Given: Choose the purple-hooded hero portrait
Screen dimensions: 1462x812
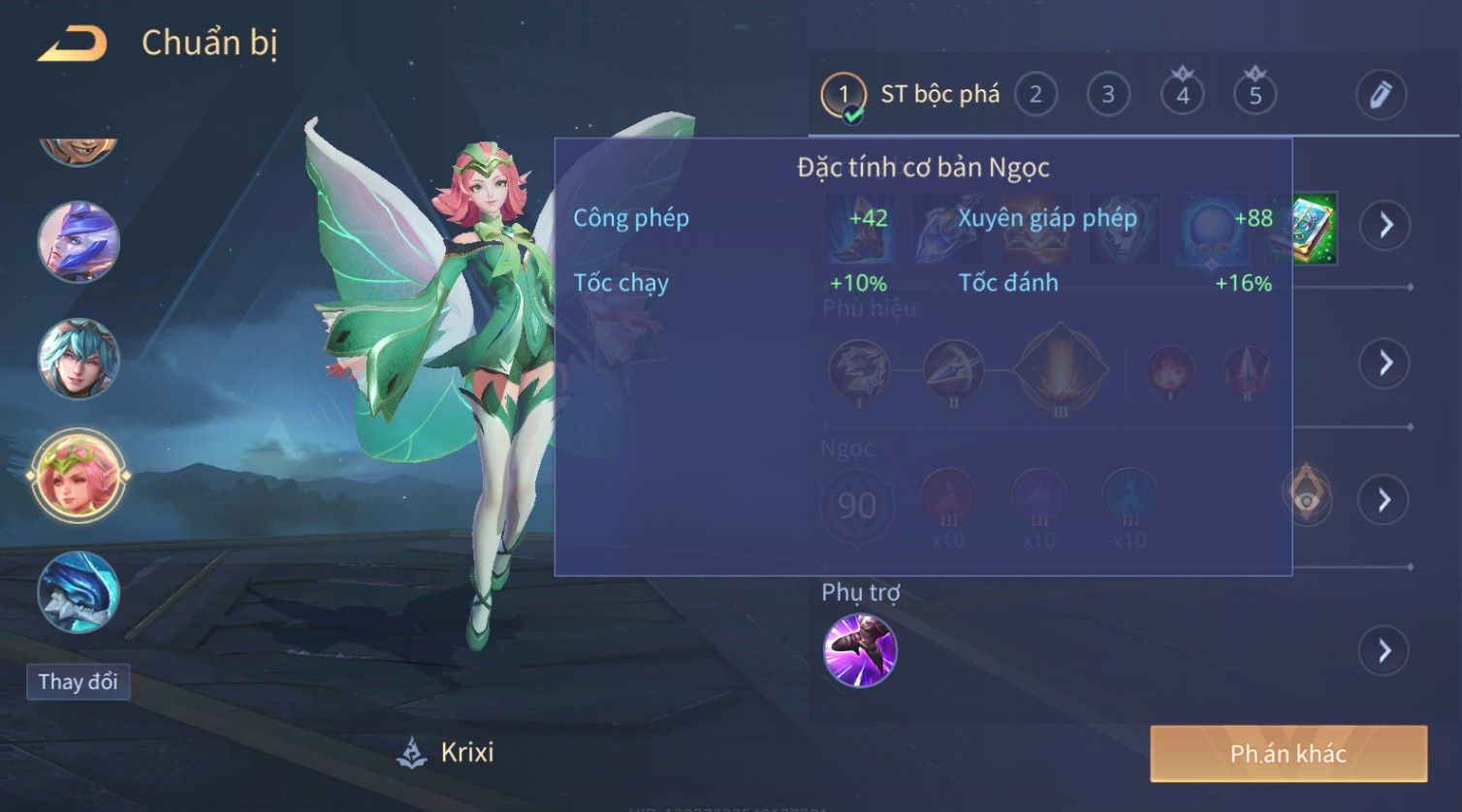Looking at the screenshot, I should pyautogui.click(x=79, y=242).
